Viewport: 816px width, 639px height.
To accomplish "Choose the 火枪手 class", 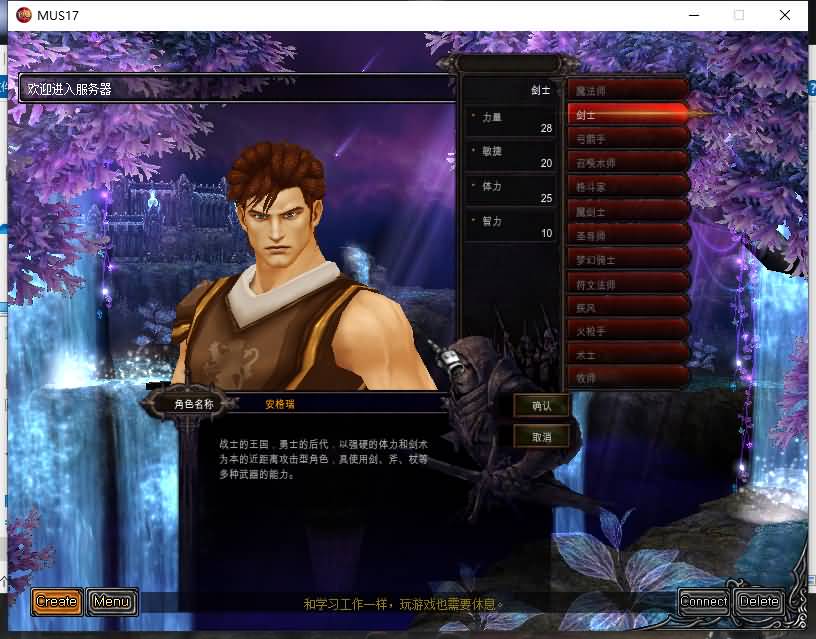I will pos(627,332).
